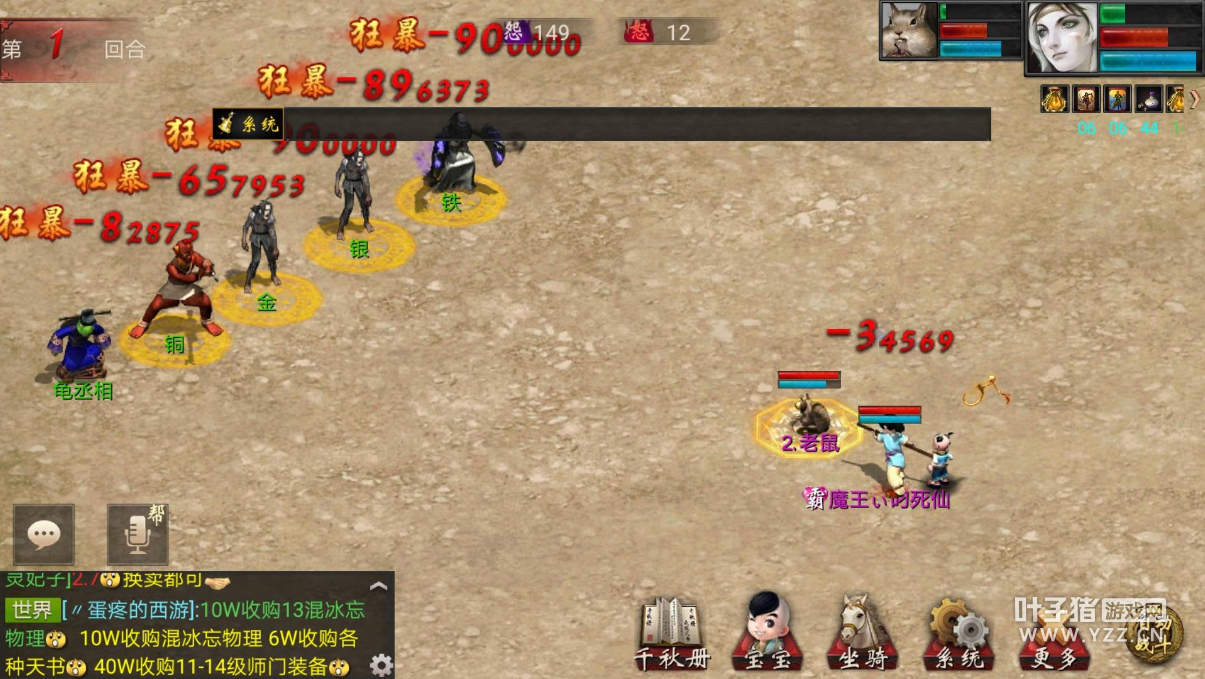Open the 千秋册 book menu
Viewport: 1205px width, 679px height.
point(672,632)
